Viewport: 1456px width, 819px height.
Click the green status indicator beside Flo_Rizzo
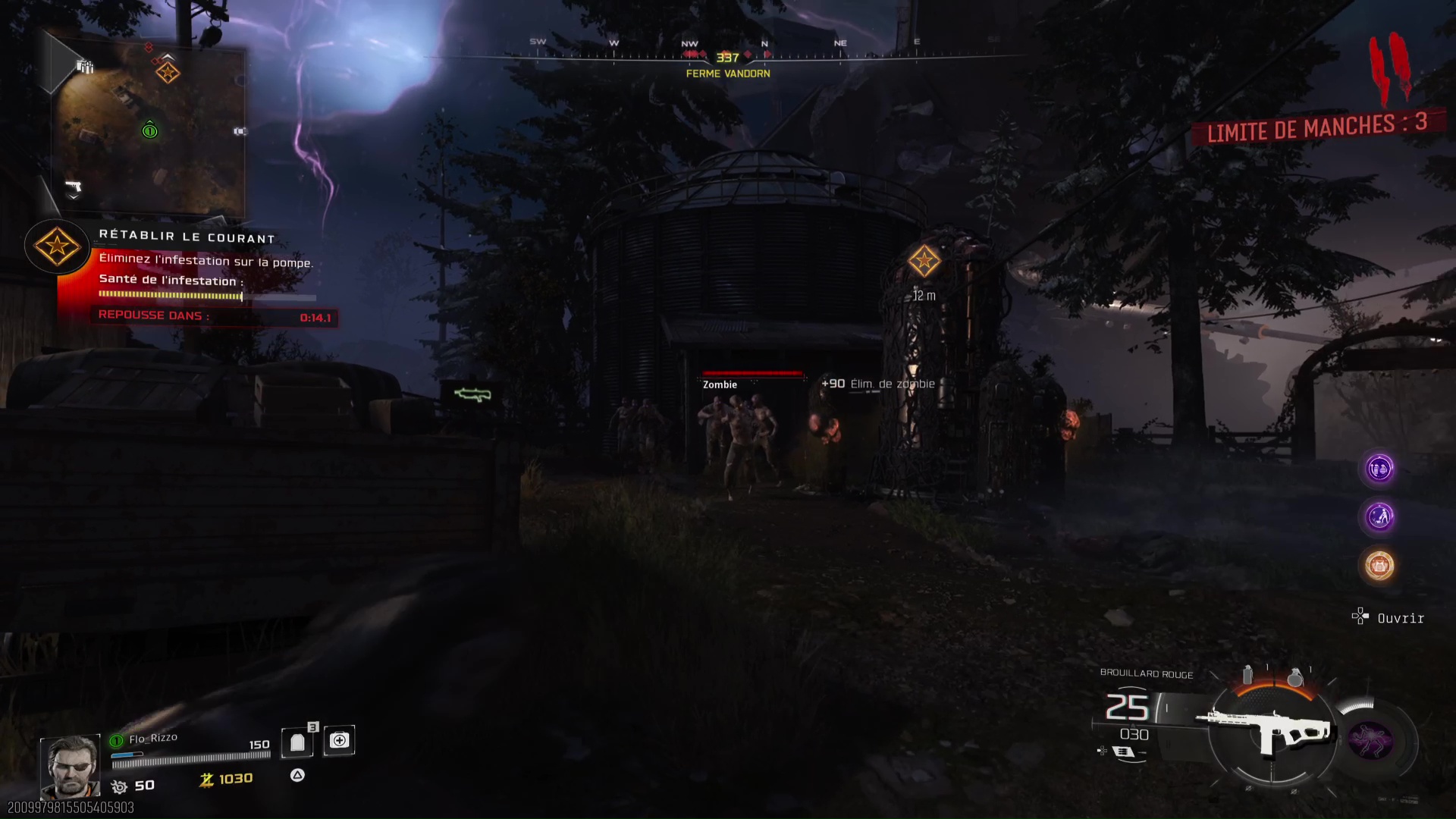[116, 741]
